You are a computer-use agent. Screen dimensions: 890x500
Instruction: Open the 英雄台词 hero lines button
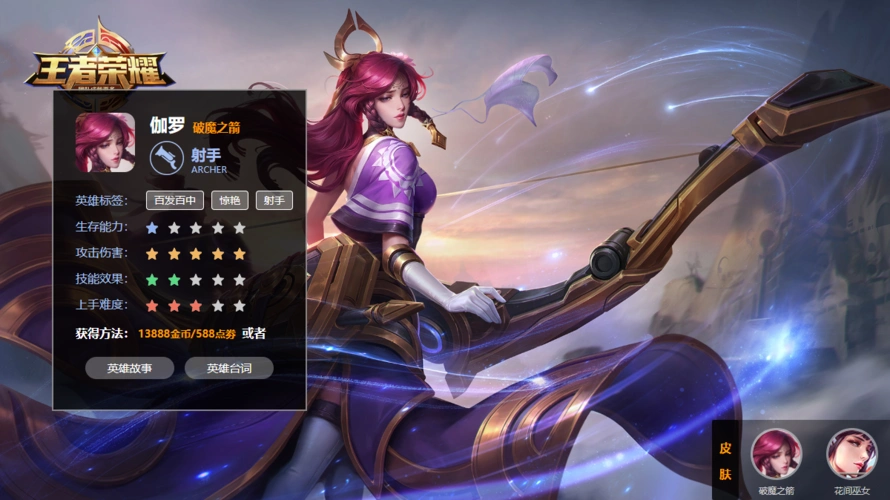229,368
